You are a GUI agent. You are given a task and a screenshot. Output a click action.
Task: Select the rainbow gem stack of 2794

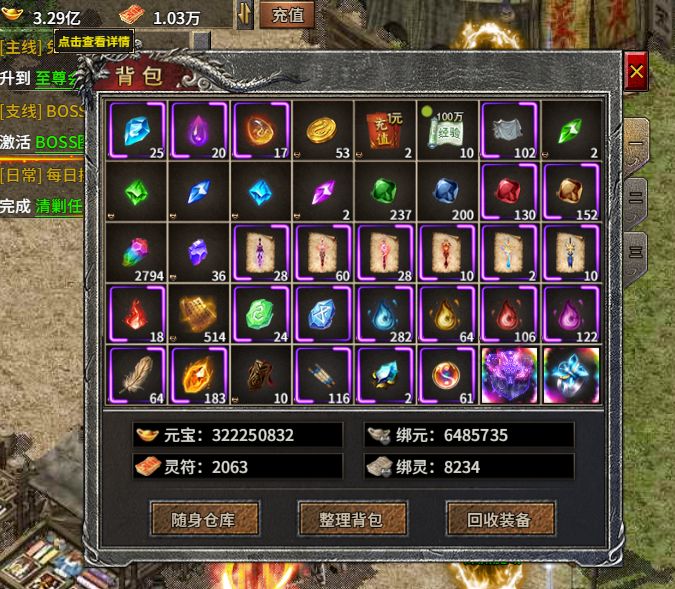click(x=136, y=253)
